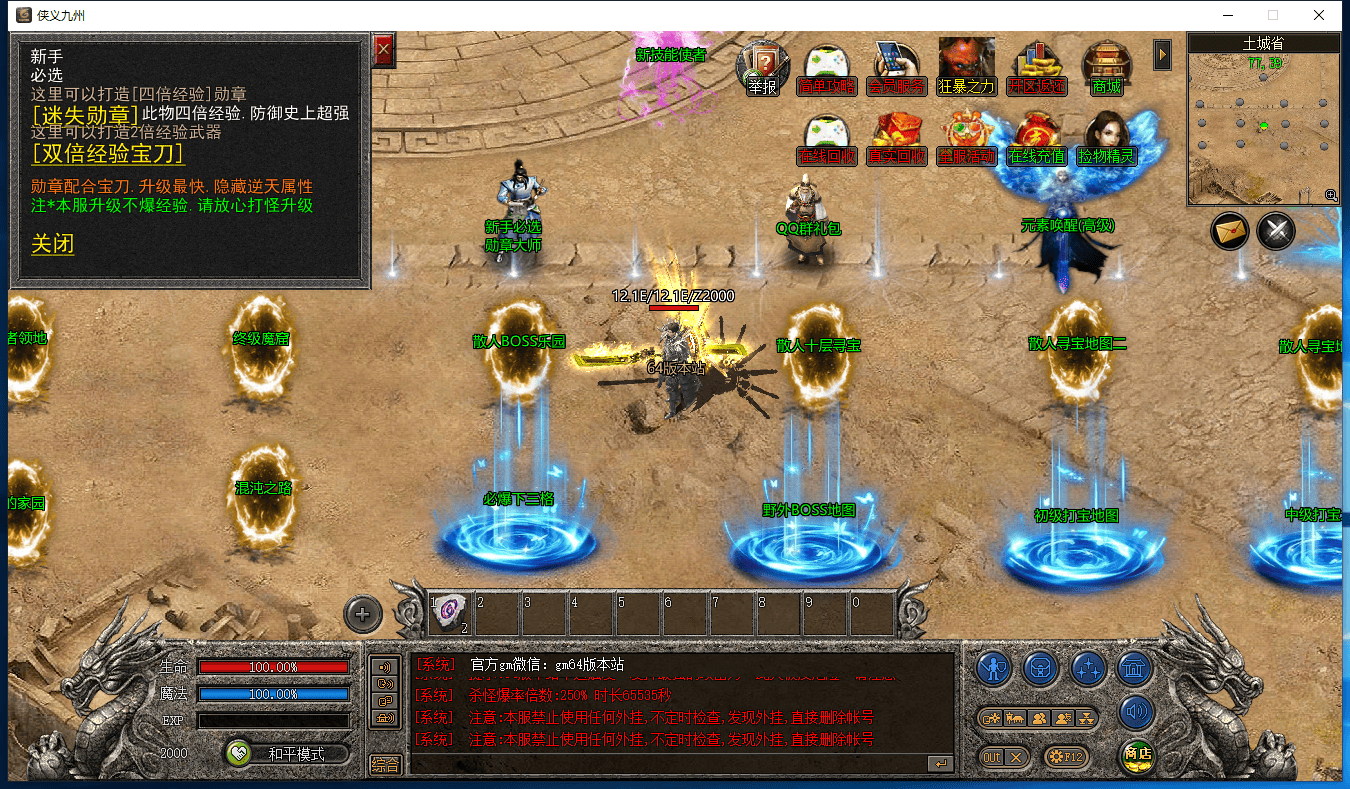Collapse the top icon row with arrow
This screenshot has height=789, width=1350.
(1162, 55)
